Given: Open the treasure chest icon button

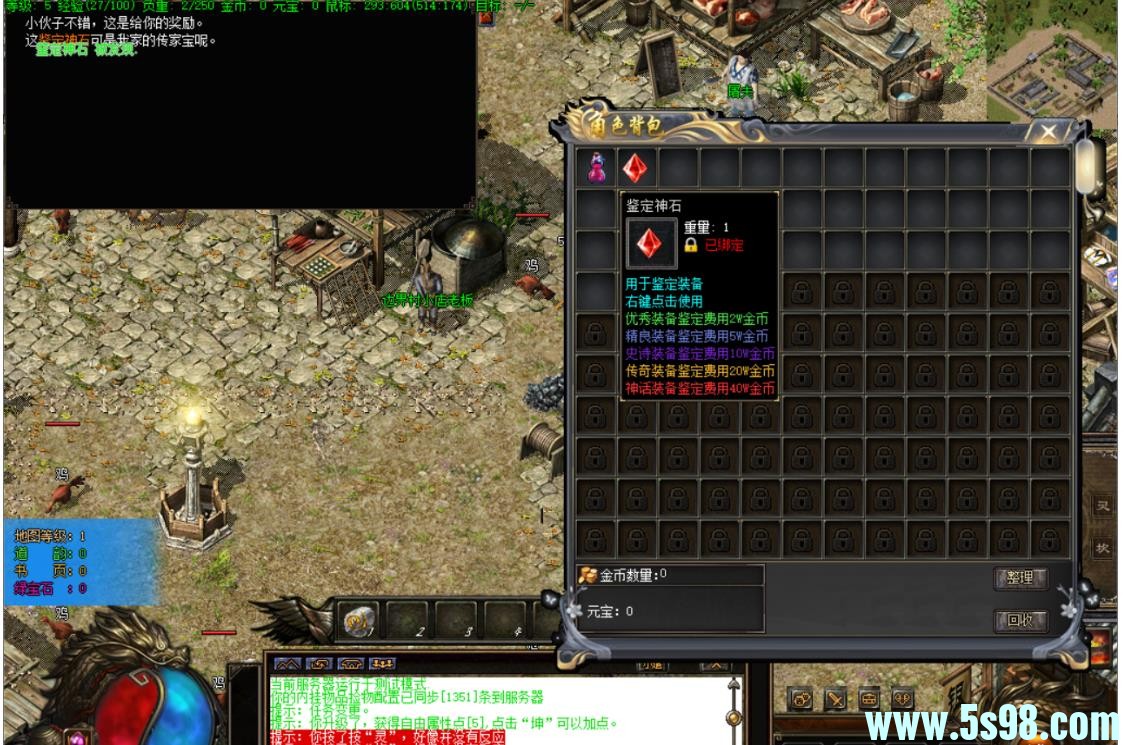Looking at the screenshot, I should pyautogui.click(x=870, y=700).
